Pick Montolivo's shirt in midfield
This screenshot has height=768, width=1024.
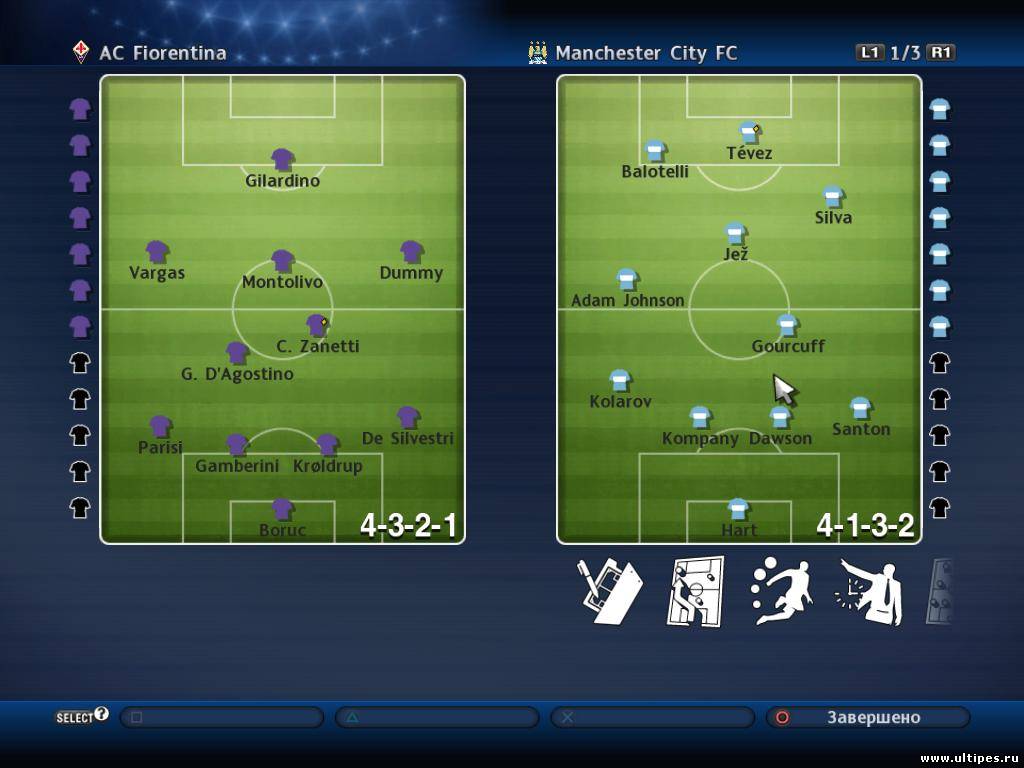pyautogui.click(x=283, y=261)
